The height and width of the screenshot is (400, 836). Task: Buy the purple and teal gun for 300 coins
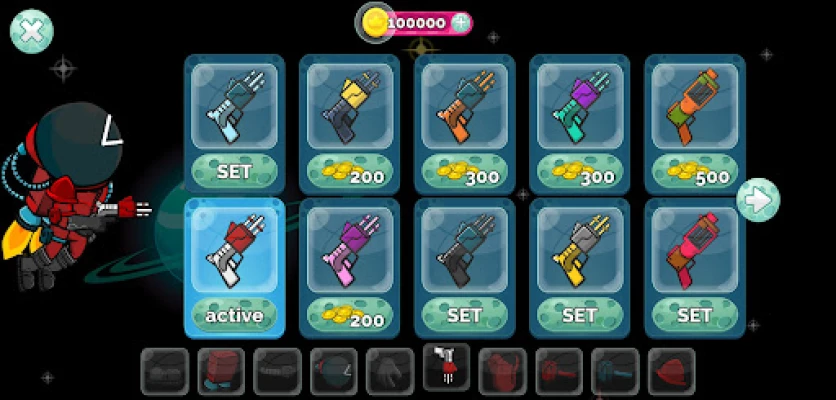(579, 172)
